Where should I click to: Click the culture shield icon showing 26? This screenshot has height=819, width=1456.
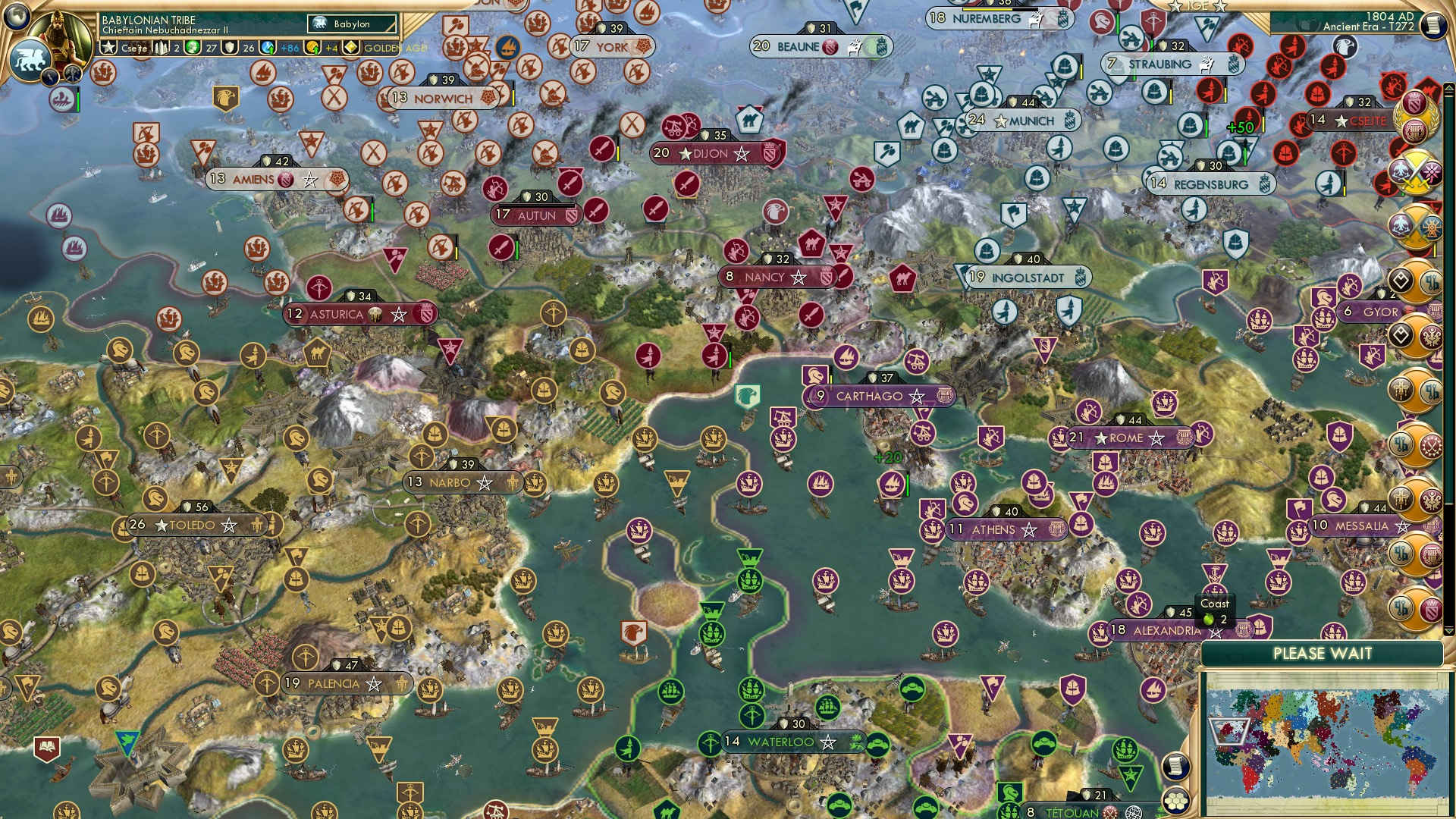click(231, 47)
